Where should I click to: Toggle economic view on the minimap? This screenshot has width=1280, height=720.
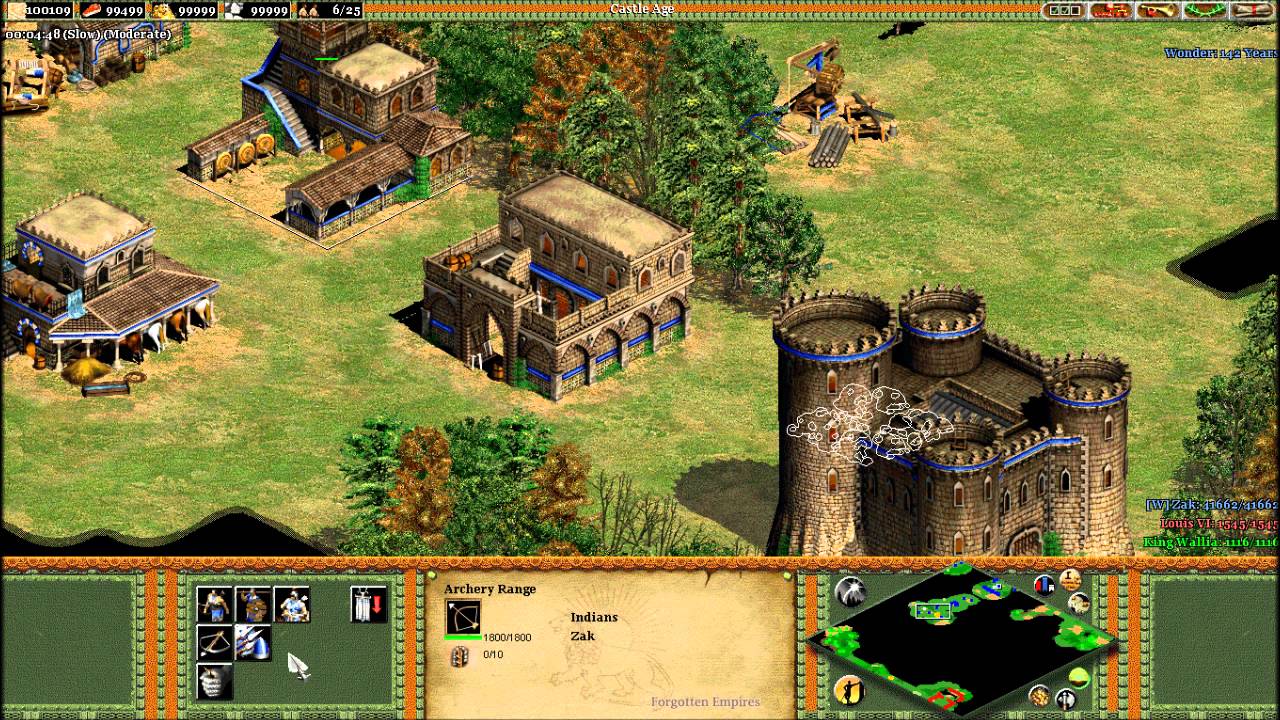click(1040, 694)
